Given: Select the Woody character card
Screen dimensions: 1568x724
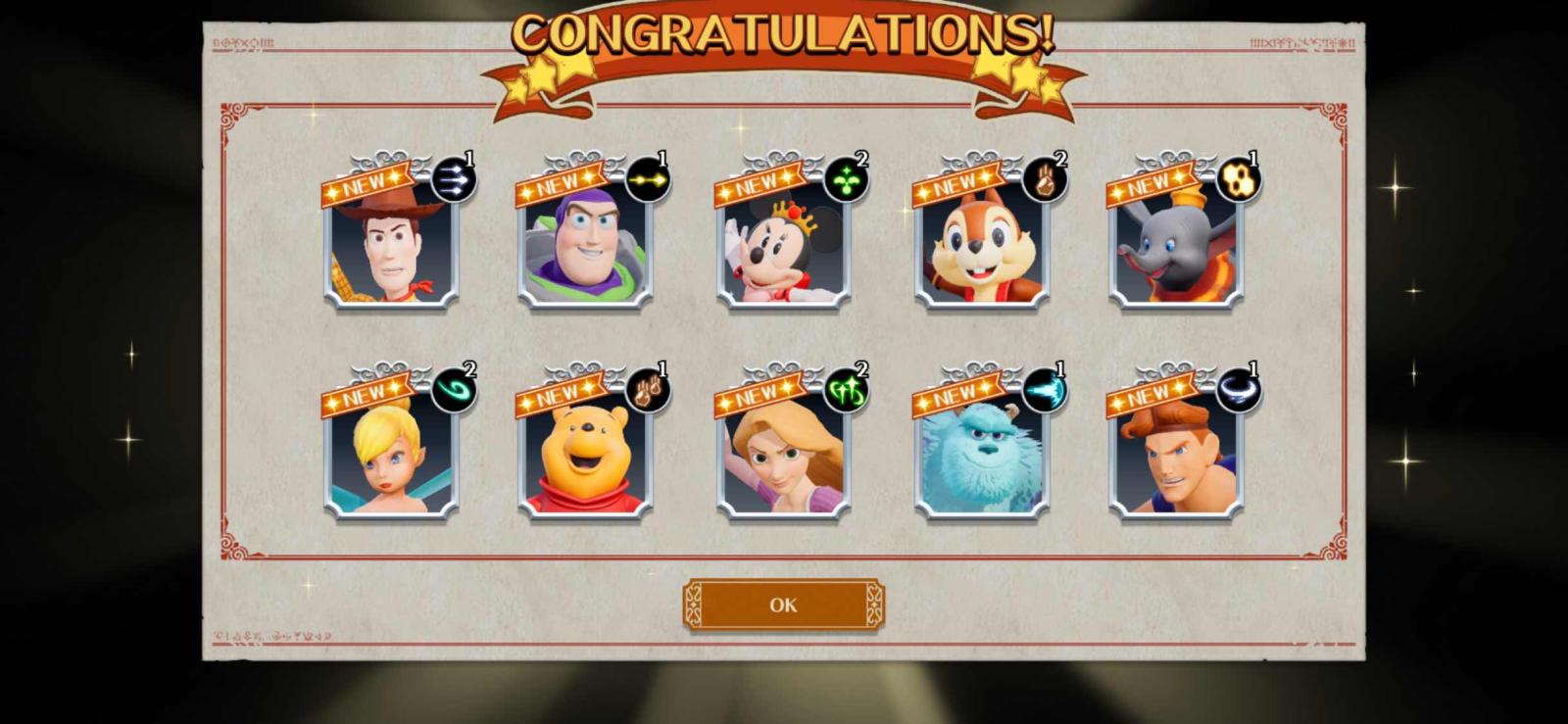Looking at the screenshot, I should pyautogui.click(x=391, y=242).
